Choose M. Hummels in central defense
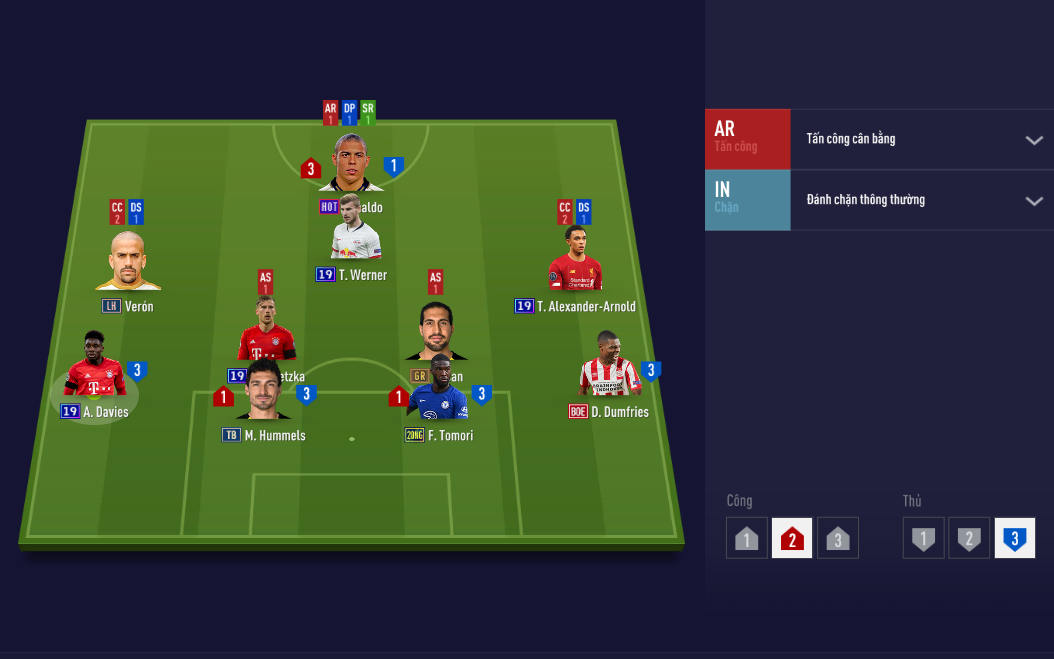 click(263, 394)
